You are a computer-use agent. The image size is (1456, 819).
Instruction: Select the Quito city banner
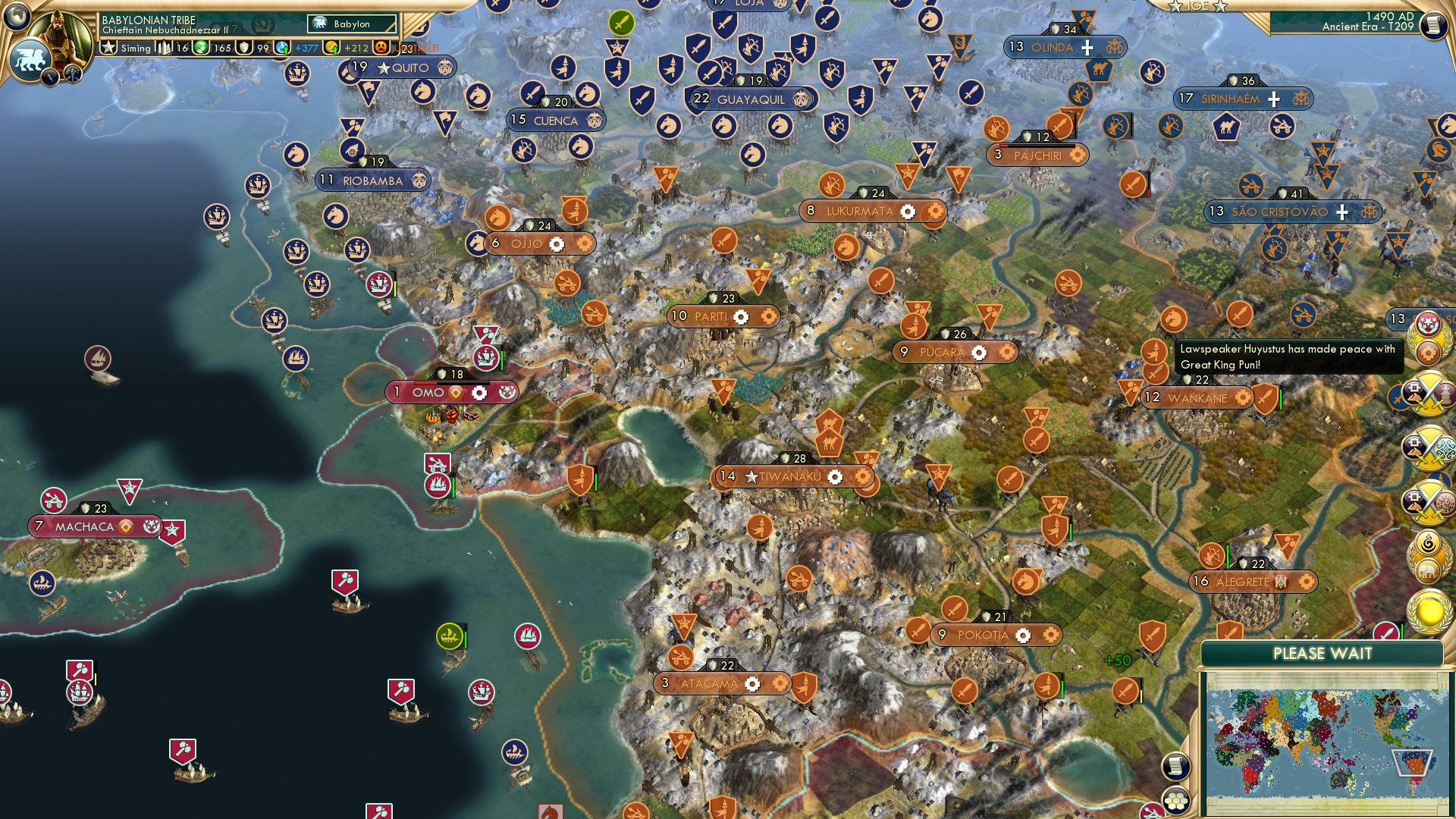400,67
